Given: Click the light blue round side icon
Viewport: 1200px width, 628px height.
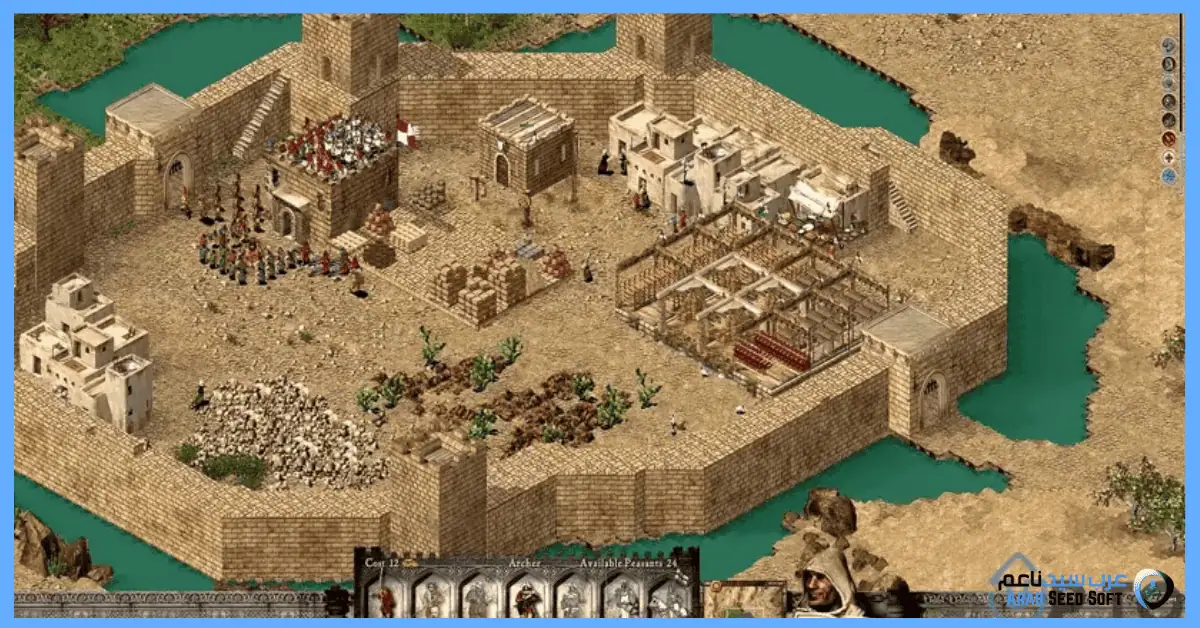Looking at the screenshot, I should (x=1168, y=176).
